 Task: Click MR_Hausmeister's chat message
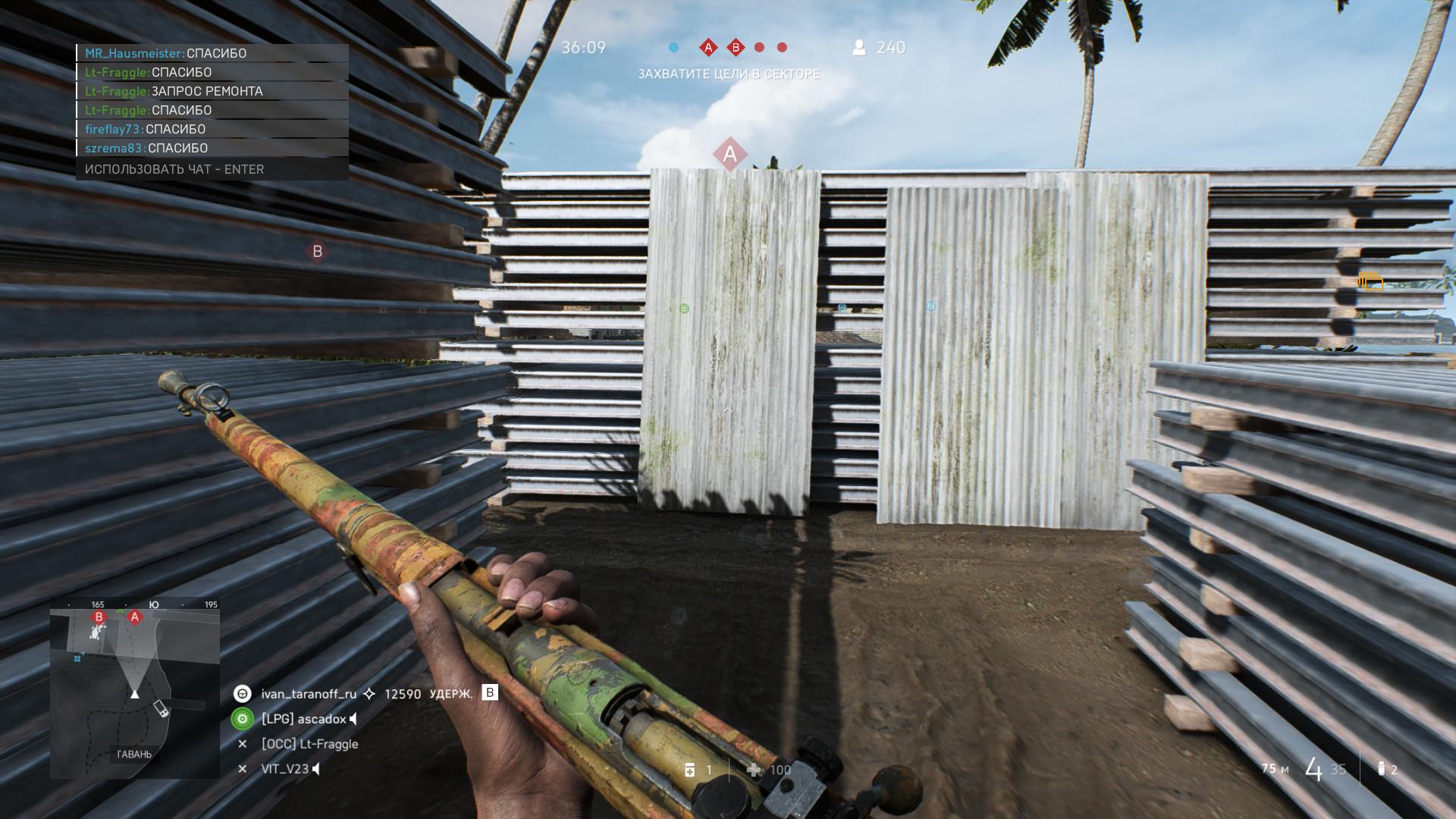pos(212,53)
